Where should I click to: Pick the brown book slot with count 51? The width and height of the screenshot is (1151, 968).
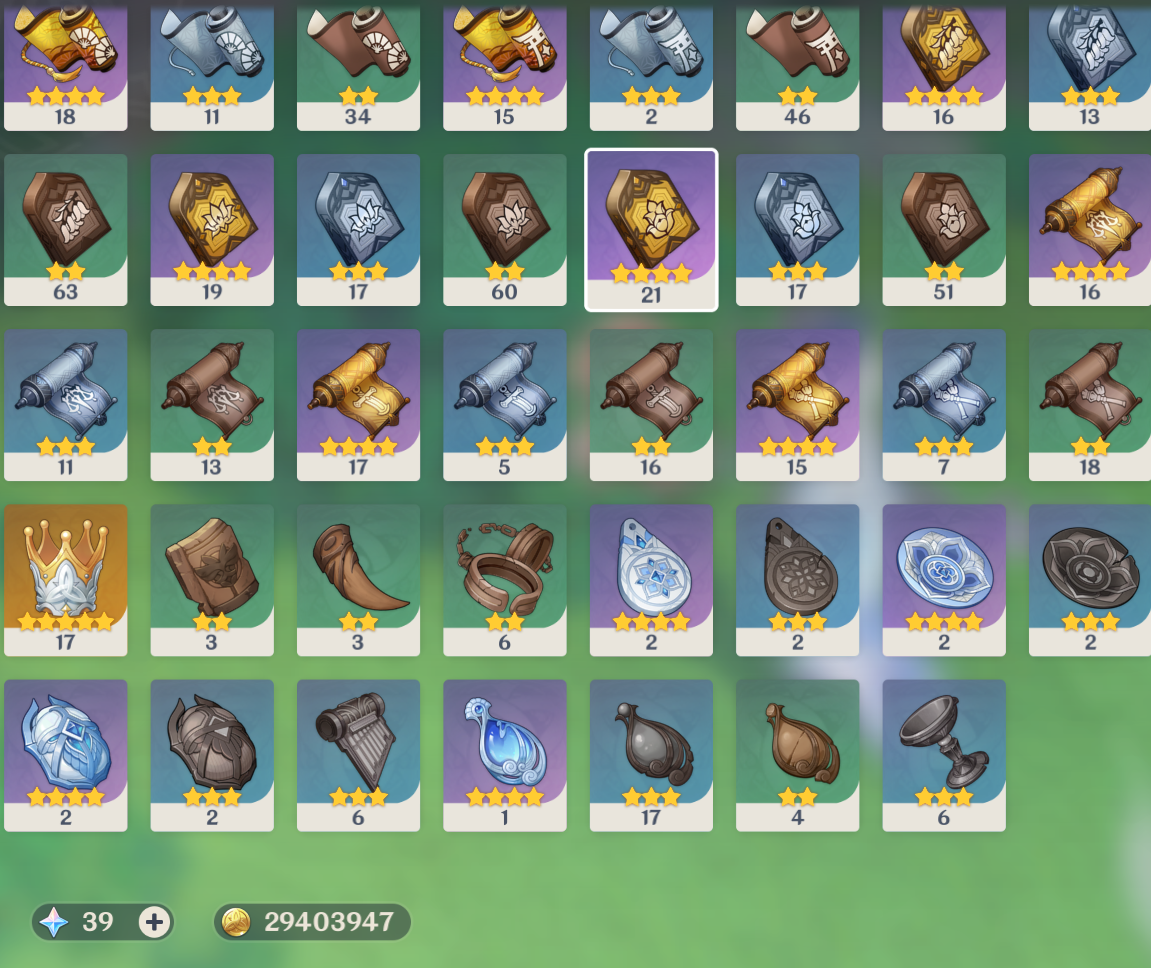click(944, 229)
